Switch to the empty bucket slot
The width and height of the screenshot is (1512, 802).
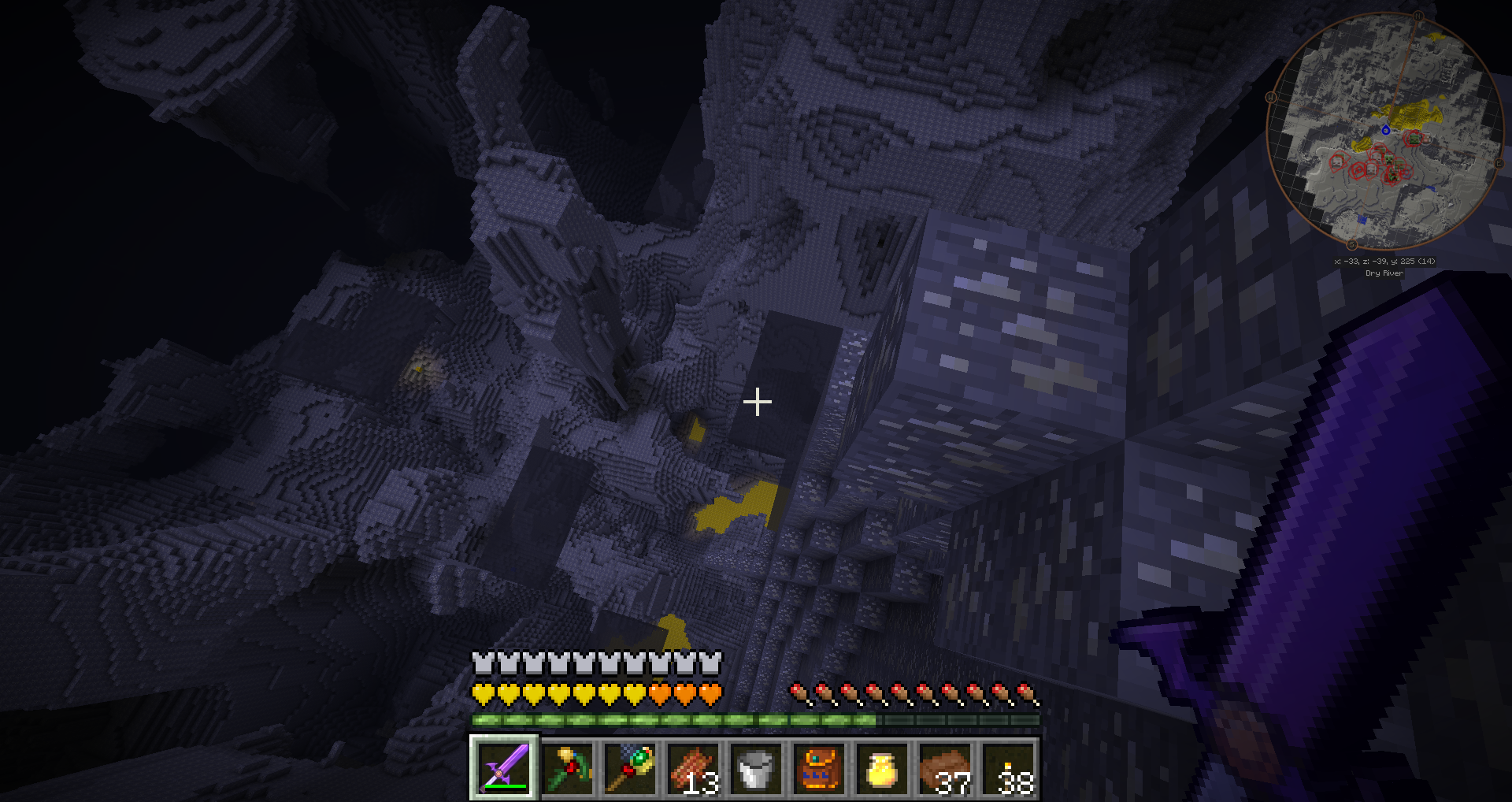(756, 768)
